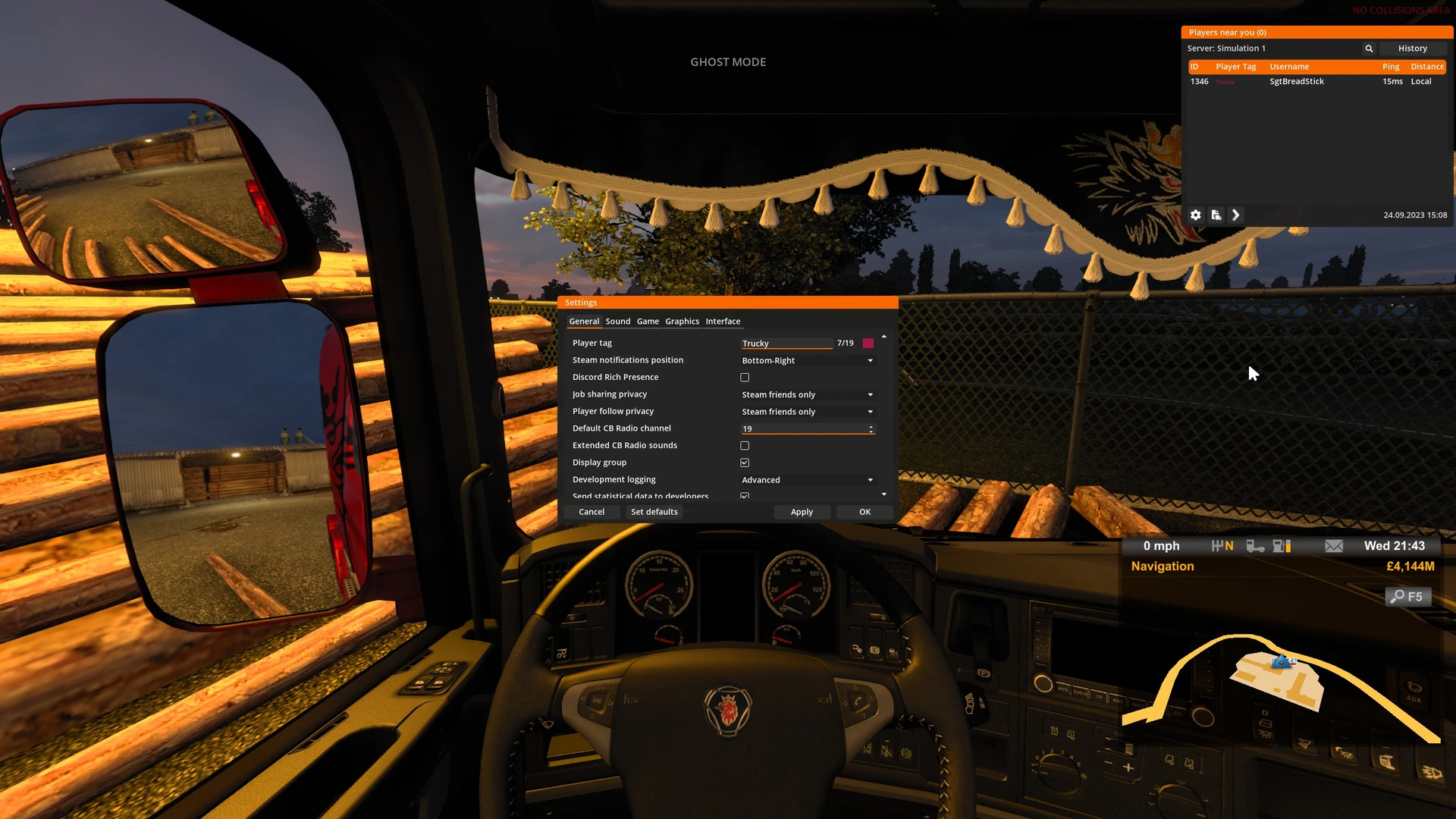1456x819 pixels.
Task: Open the Development logging dropdown
Action: pyautogui.click(x=807, y=480)
